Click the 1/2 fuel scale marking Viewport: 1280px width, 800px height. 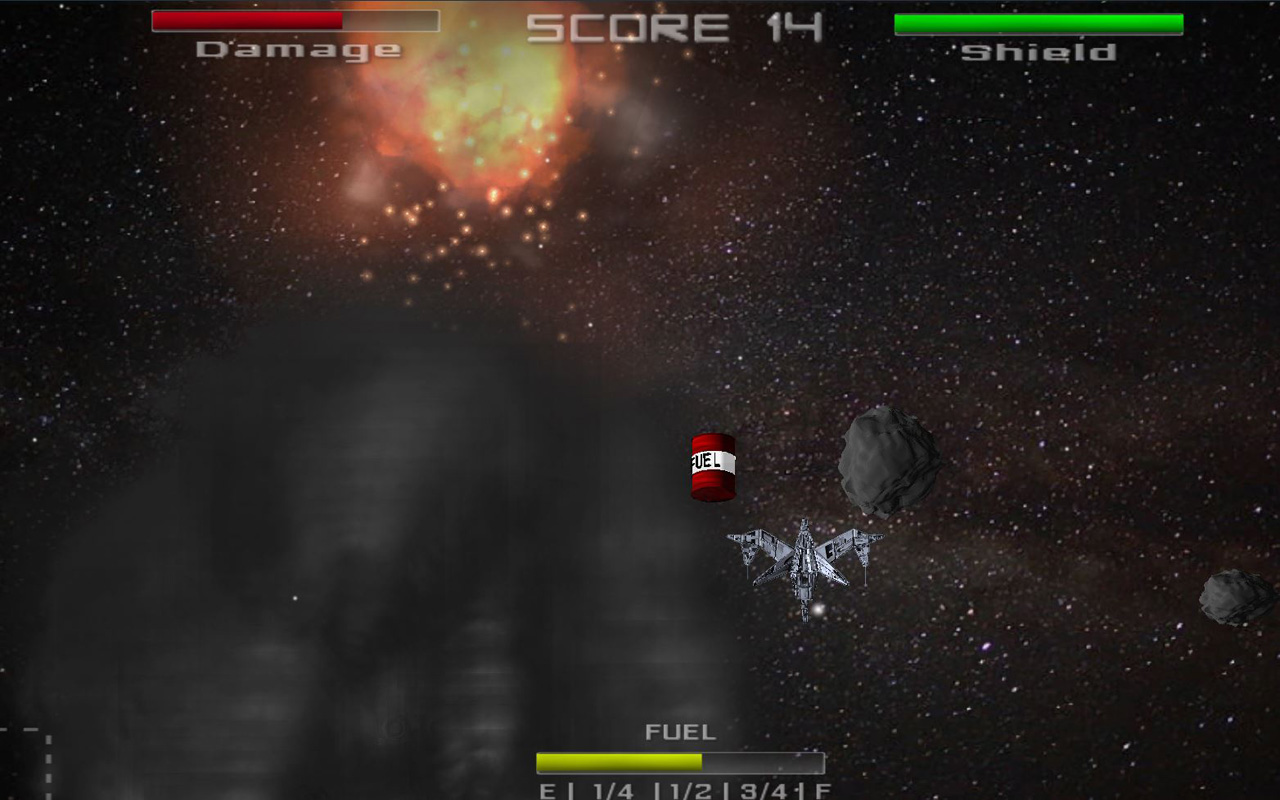[689, 789]
